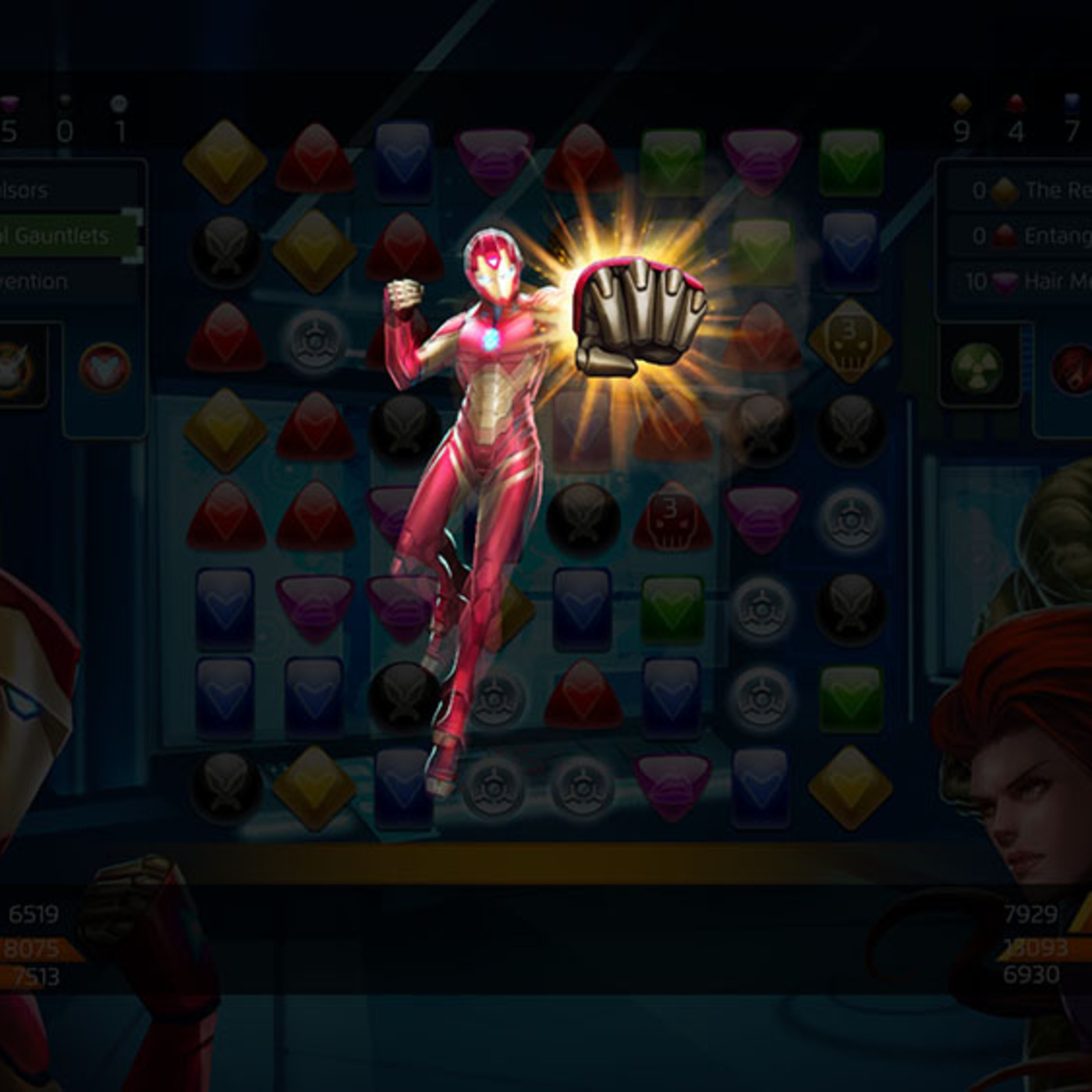The width and height of the screenshot is (1092, 1092).
Task: Select the red skull countdown tile
Action: tap(670, 518)
